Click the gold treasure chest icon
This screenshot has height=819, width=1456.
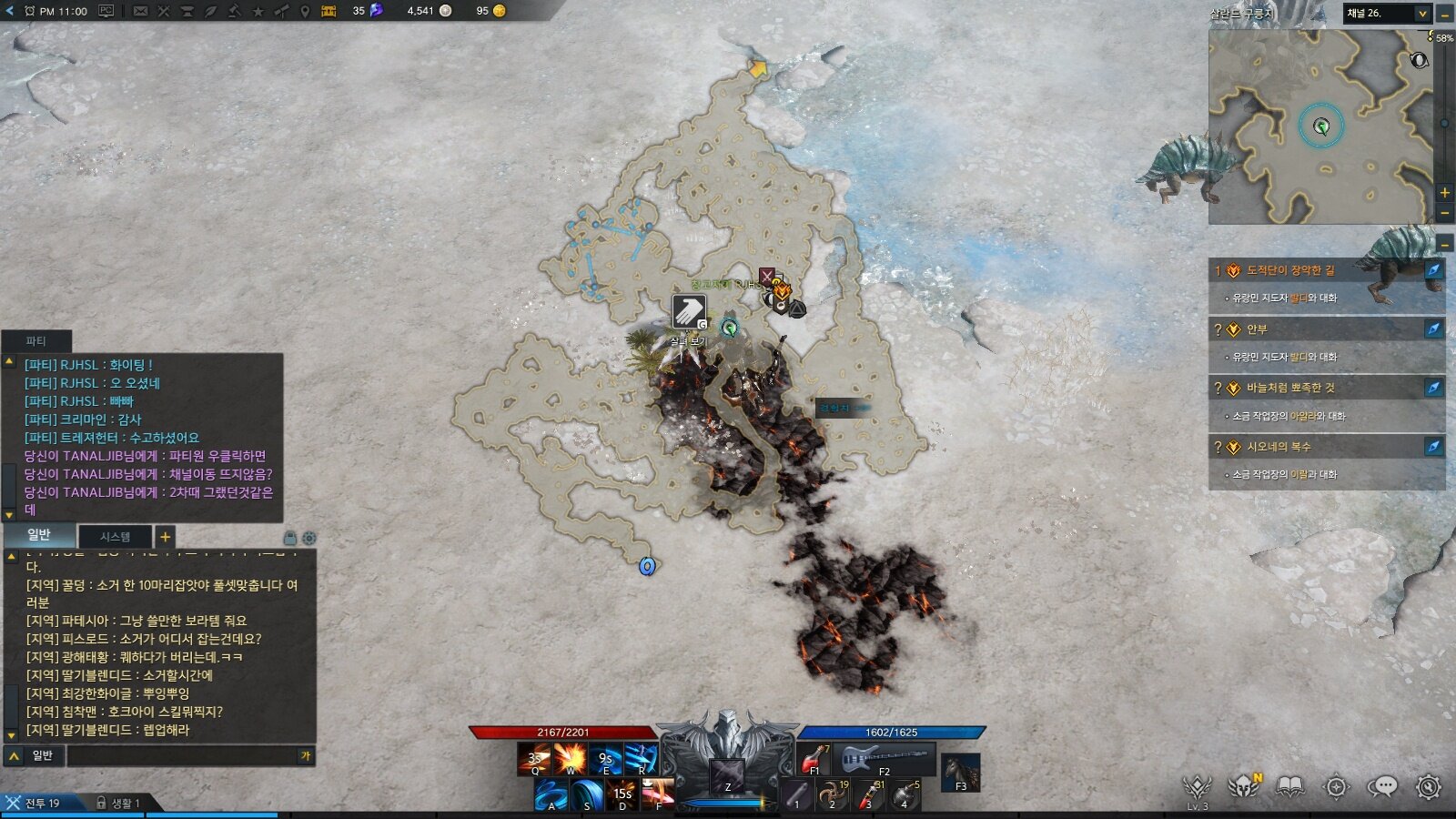(x=329, y=11)
